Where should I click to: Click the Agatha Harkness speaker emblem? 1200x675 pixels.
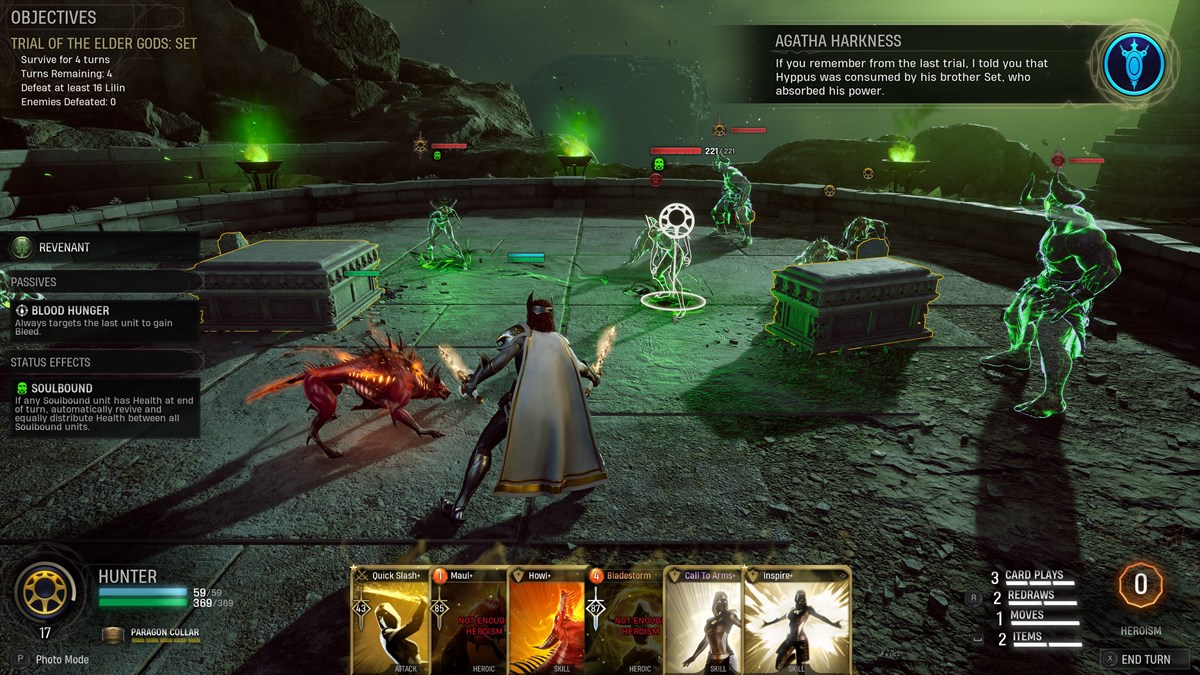coord(1133,64)
